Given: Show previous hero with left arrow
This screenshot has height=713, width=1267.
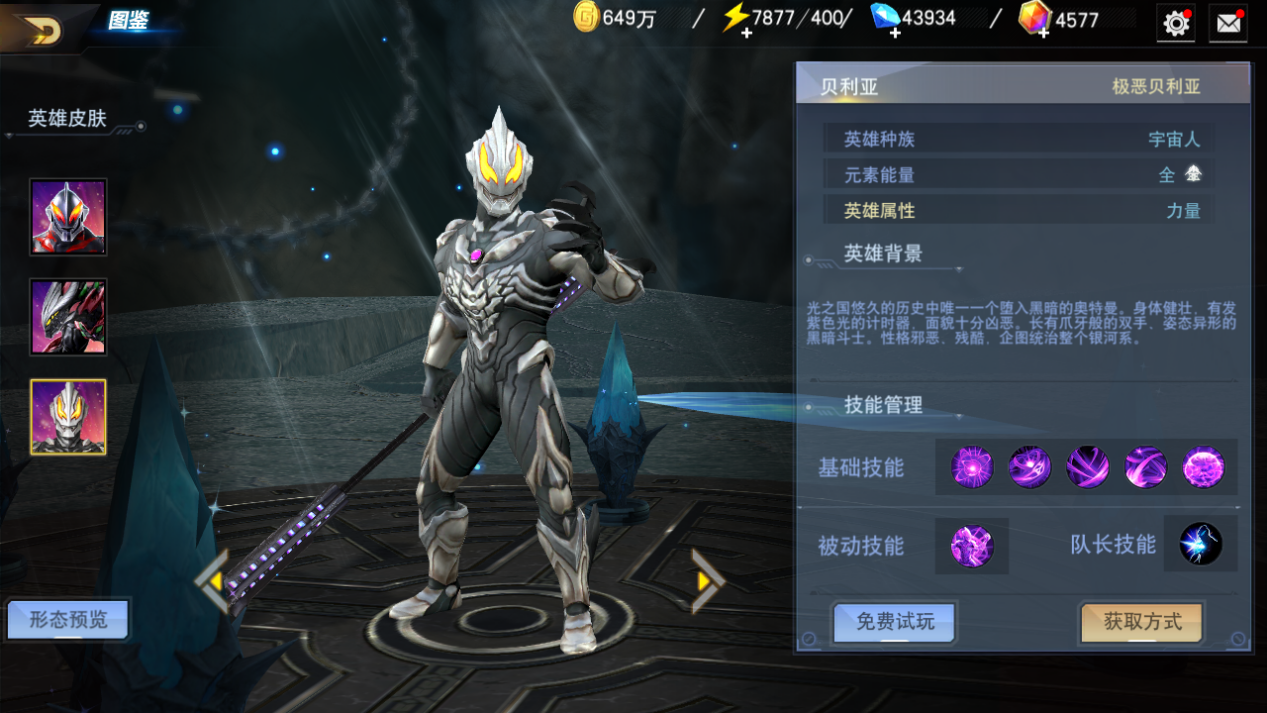Looking at the screenshot, I should [x=212, y=581].
